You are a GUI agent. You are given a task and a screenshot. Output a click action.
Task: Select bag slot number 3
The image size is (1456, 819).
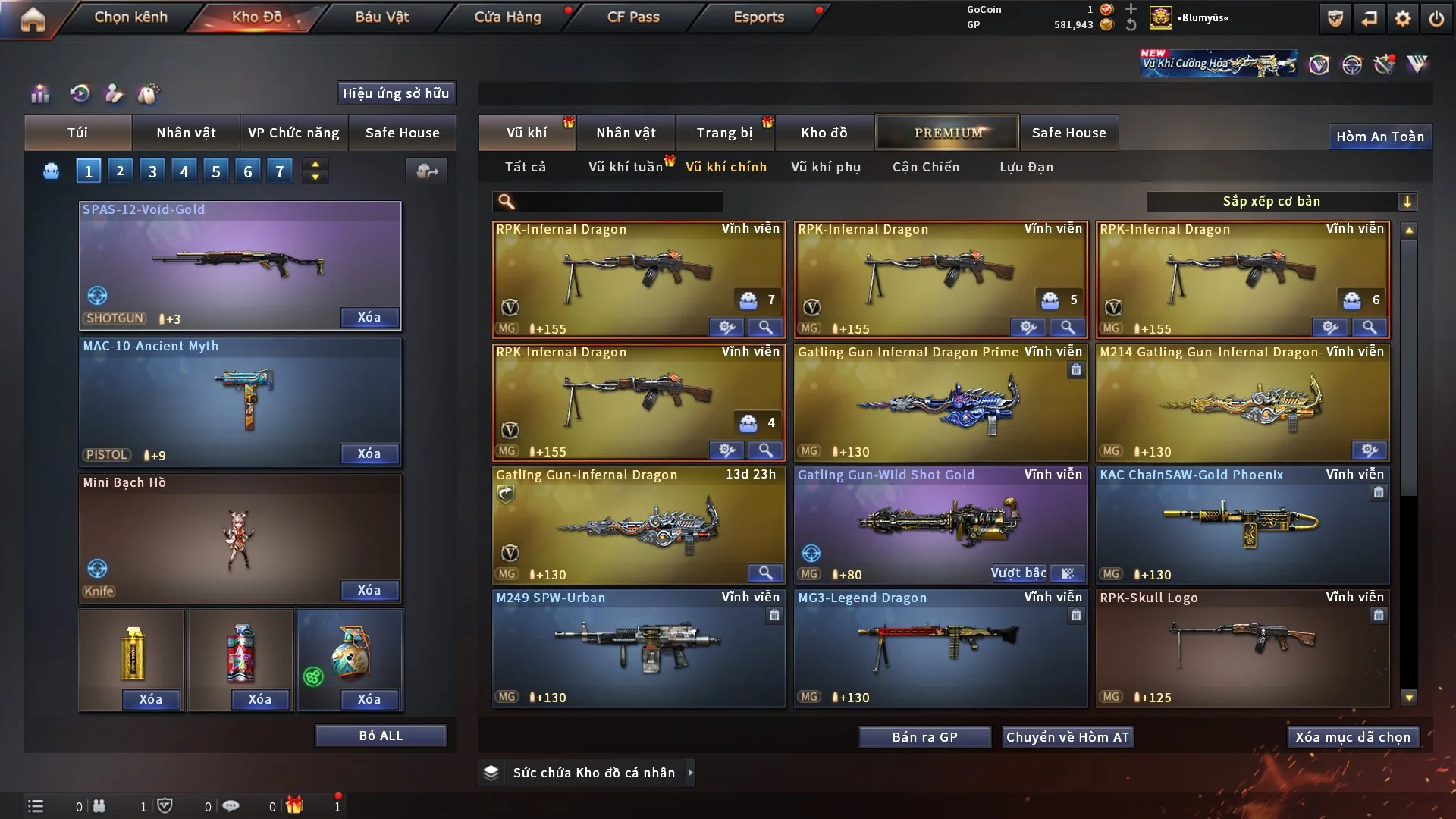(152, 171)
